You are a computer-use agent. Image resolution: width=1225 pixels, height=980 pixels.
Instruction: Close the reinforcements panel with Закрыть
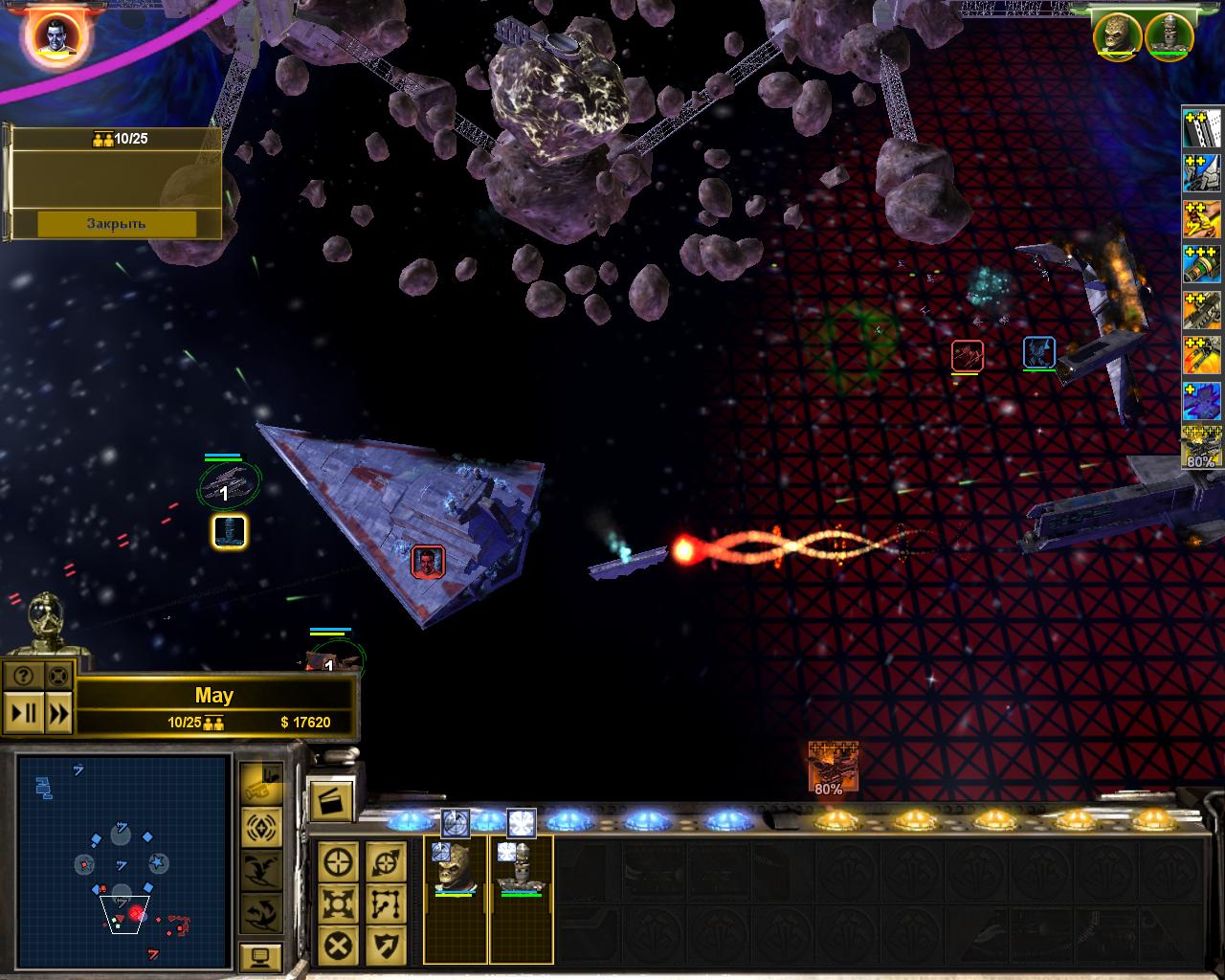click(x=117, y=223)
